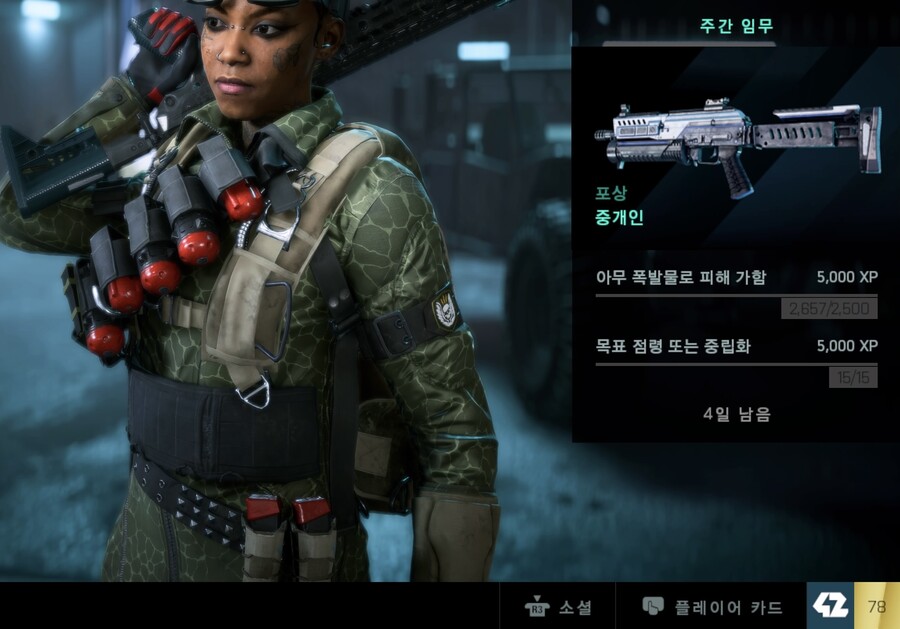
Task: Click the player rank badge icon
Action: [830, 606]
